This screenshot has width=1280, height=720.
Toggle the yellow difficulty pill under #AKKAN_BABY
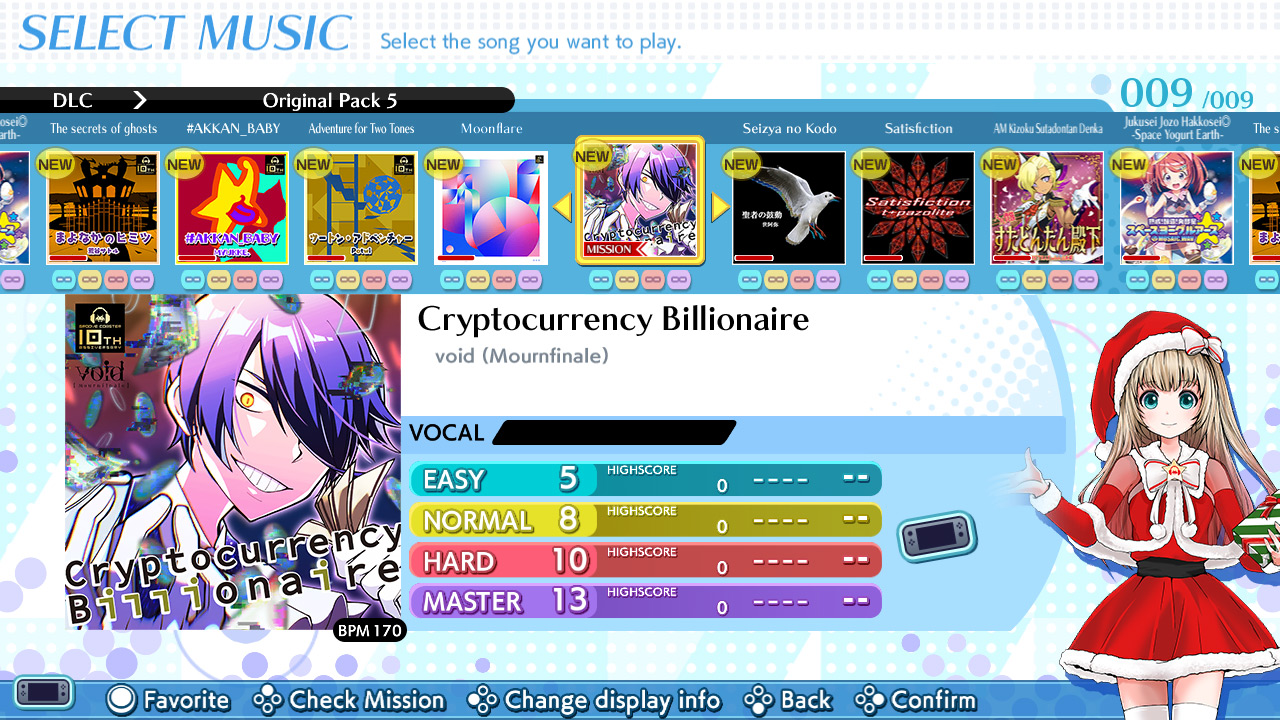(217, 280)
